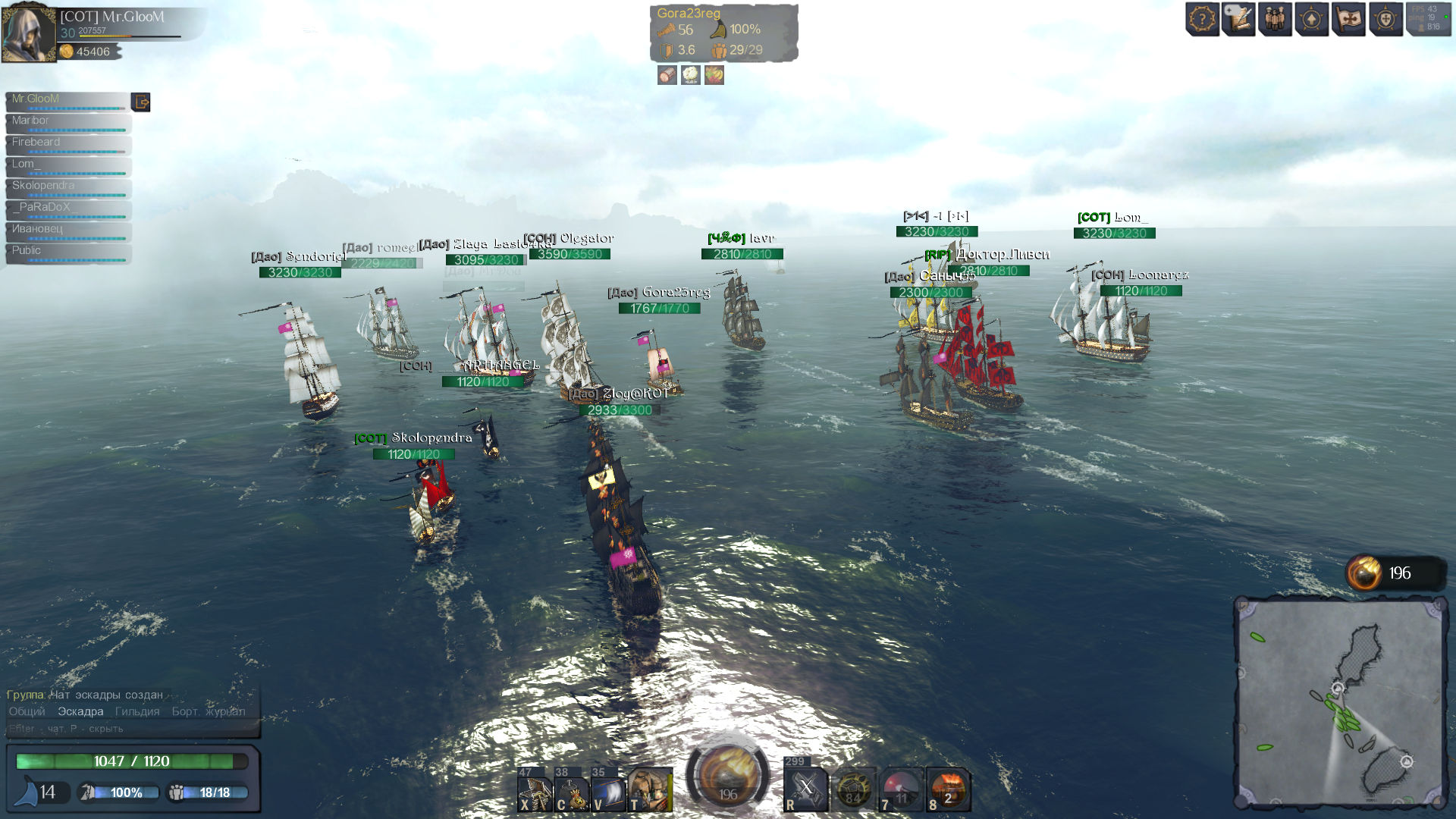Open the three-crewmen group icon
The width and height of the screenshot is (1456, 819).
[1275, 19]
